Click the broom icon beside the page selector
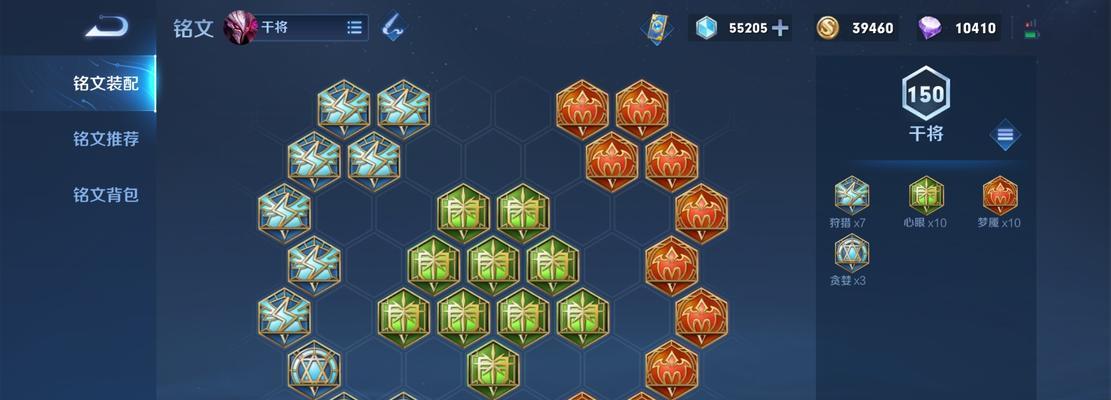This screenshot has height=400, width=1111. (394, 28)
